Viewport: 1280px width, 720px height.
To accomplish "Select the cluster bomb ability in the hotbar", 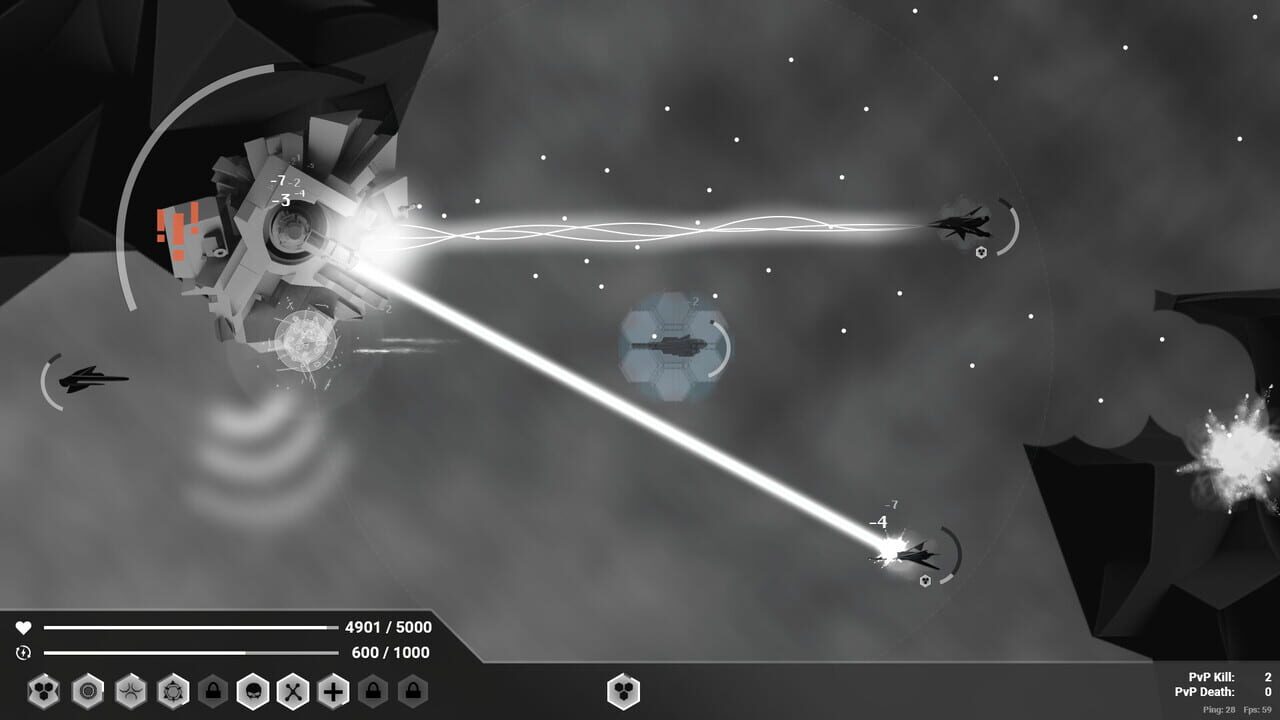I will point(42,691).
